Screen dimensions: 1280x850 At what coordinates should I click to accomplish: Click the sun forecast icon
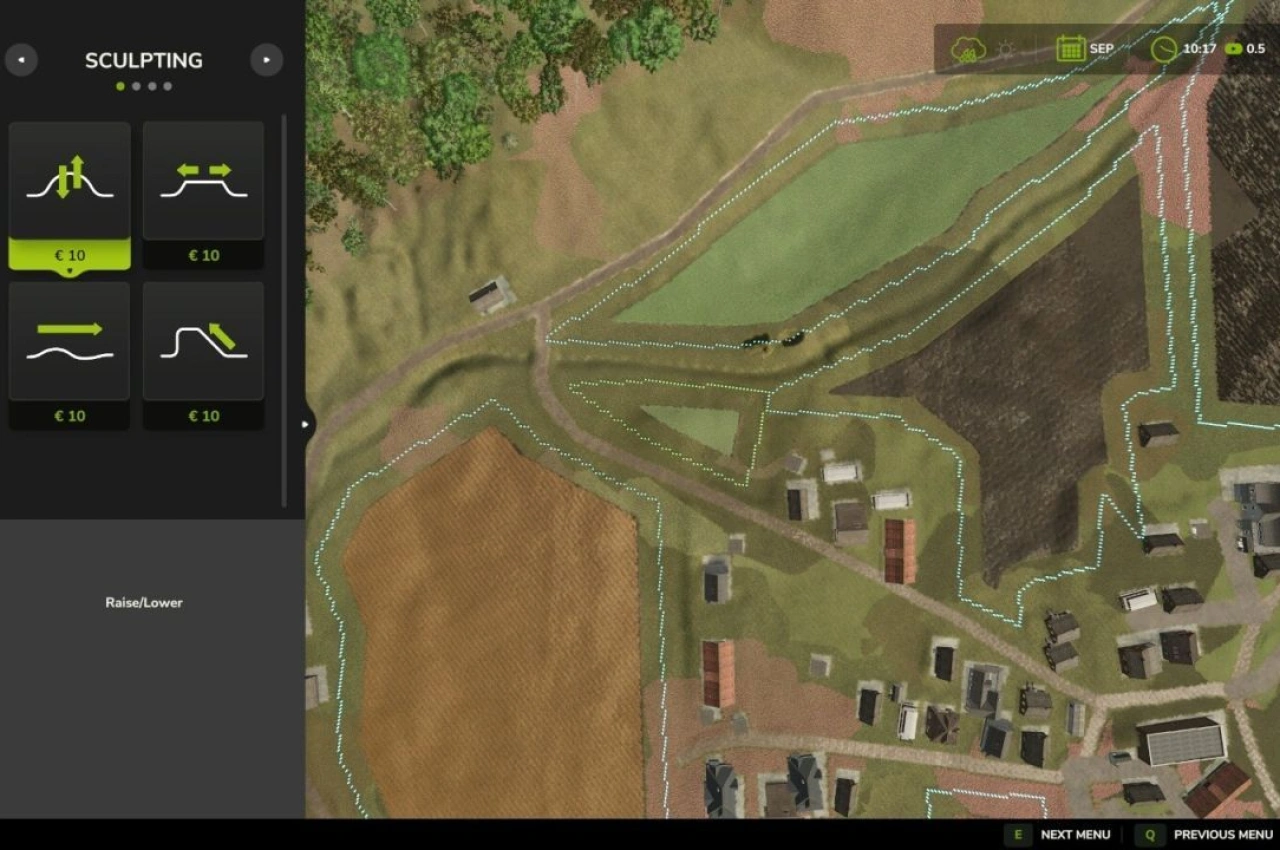click(1004, 46)
